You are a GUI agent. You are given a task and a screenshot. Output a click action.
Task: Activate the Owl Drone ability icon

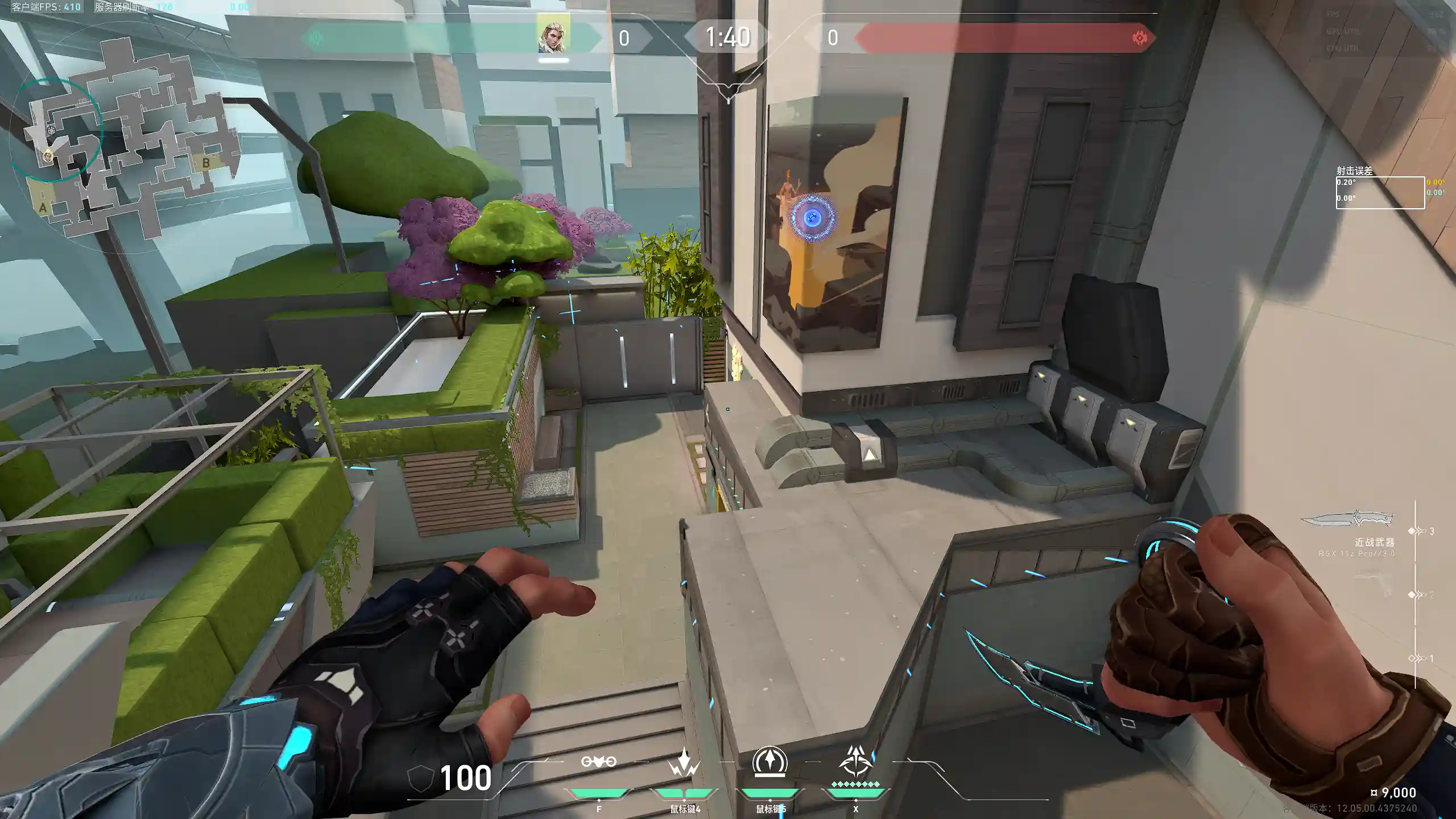point(598,762)
